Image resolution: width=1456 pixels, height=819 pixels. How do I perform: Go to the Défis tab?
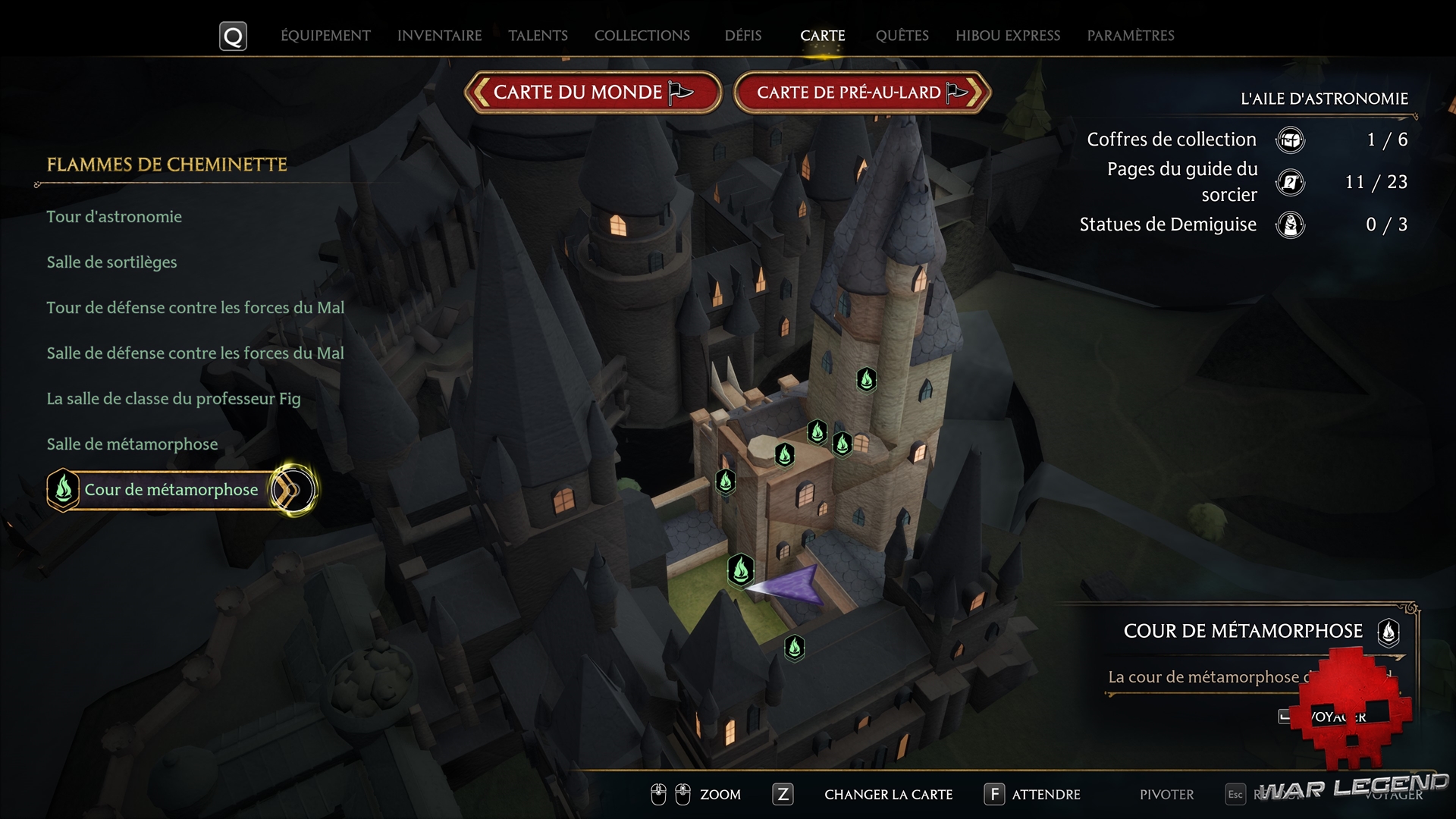(x=742, y=36)
